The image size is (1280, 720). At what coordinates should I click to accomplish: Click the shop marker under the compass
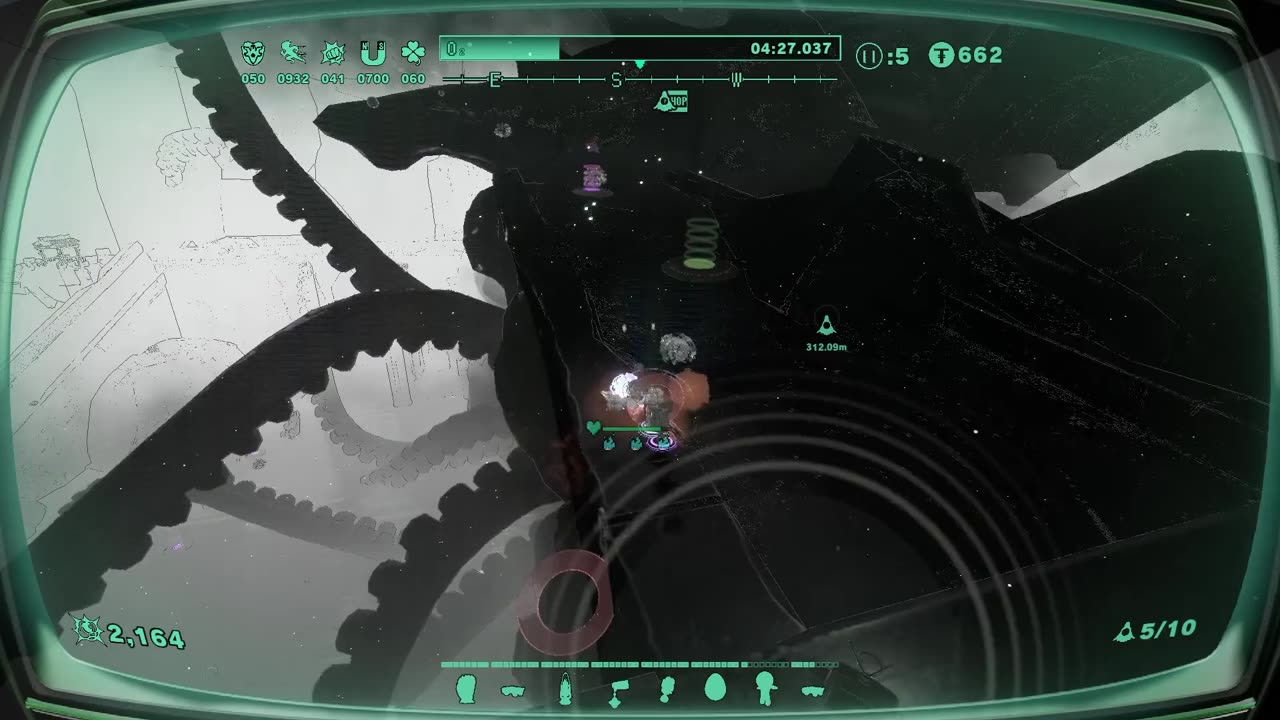point(671,100)
